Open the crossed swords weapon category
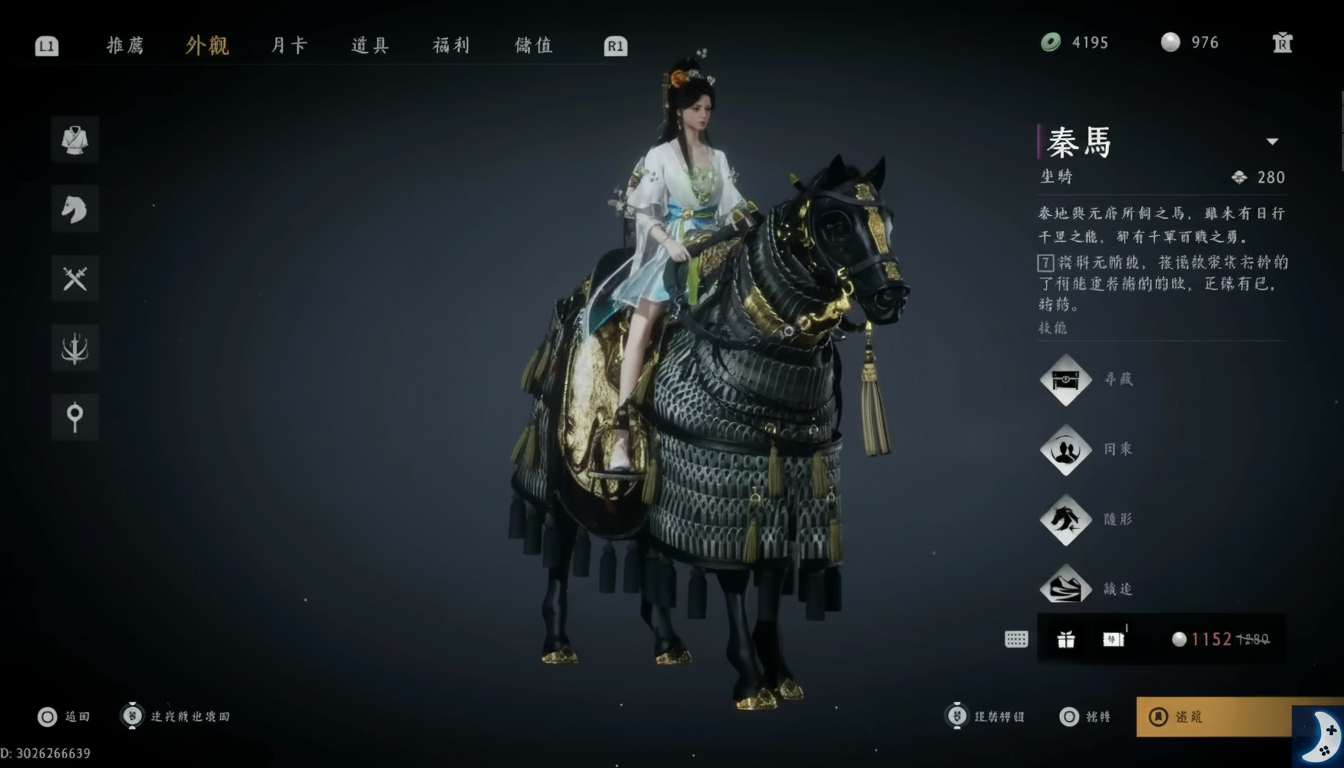Image resolution: width=1344 pixels, height=768 pixels. (x=75, y=279)
